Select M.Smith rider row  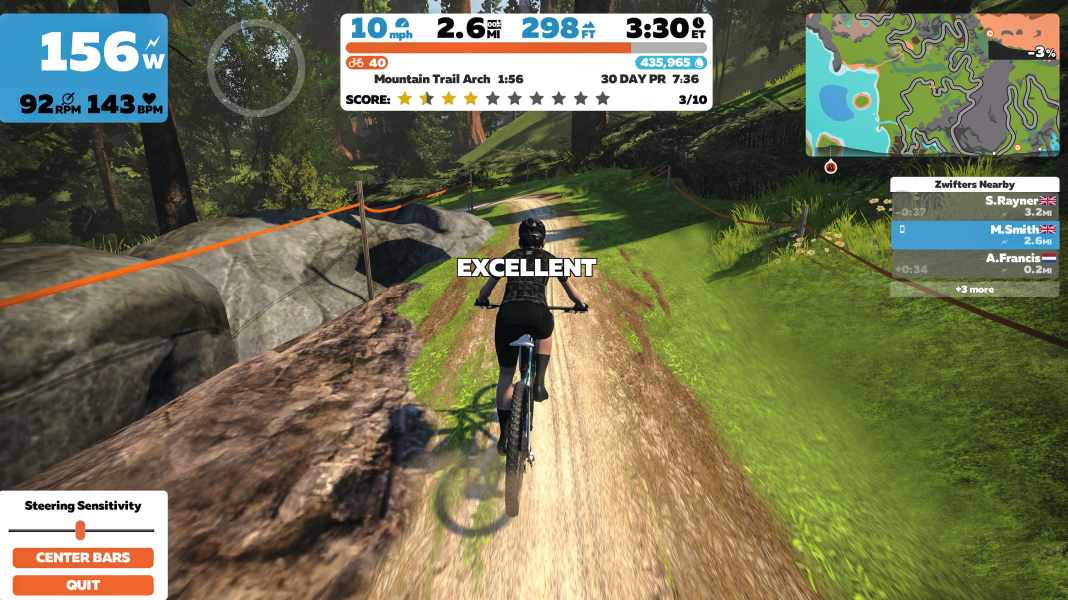[974, 234]
